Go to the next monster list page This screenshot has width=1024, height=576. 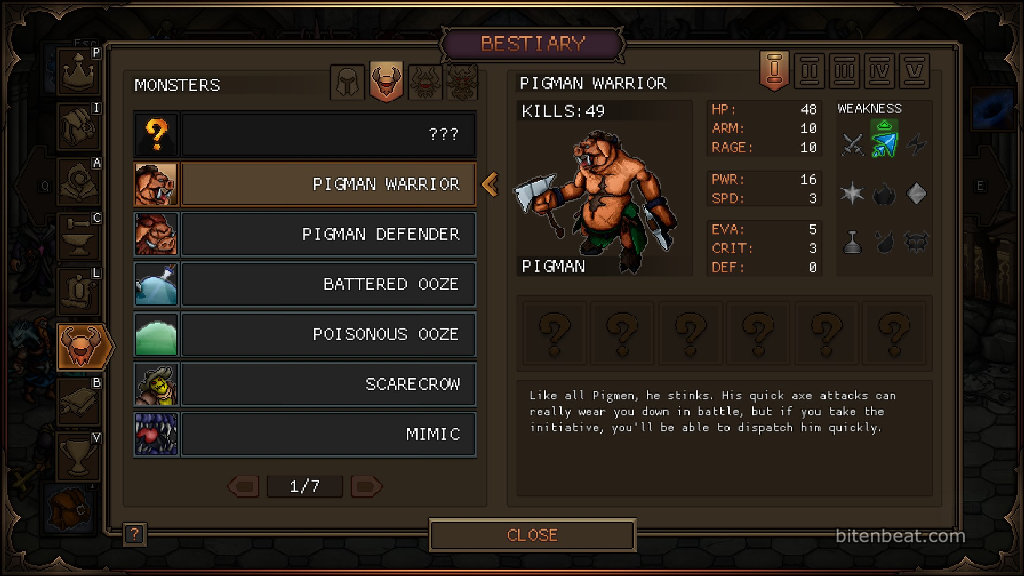(366, 487)
